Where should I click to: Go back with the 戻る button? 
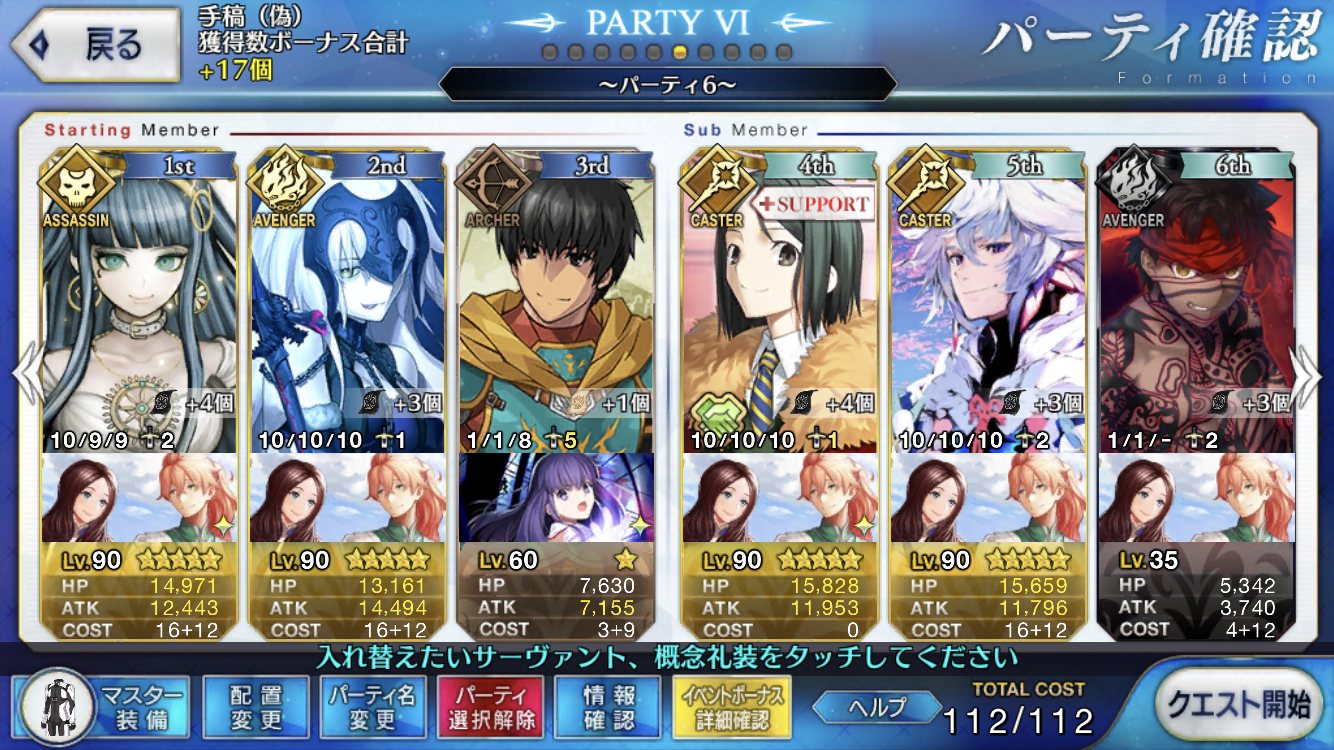tap(95, 45)
